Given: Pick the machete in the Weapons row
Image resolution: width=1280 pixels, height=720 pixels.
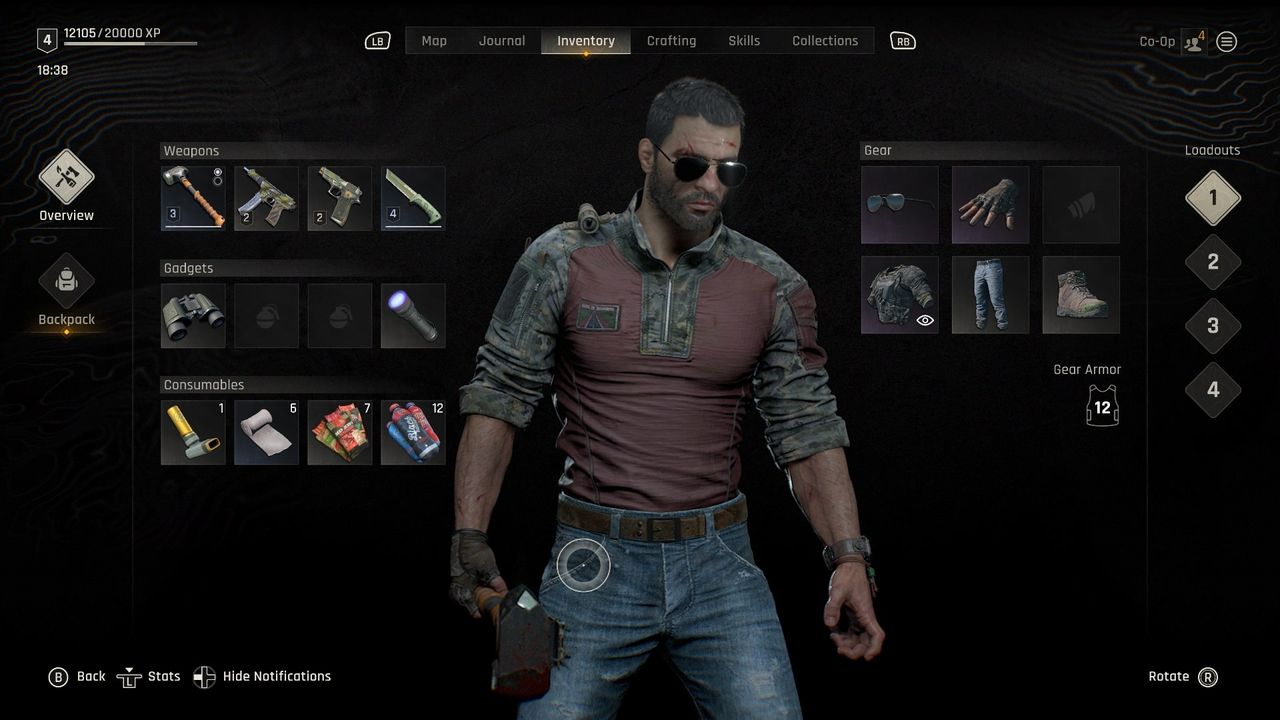Looking at the screenshot, I should click(x=413, y=196).
